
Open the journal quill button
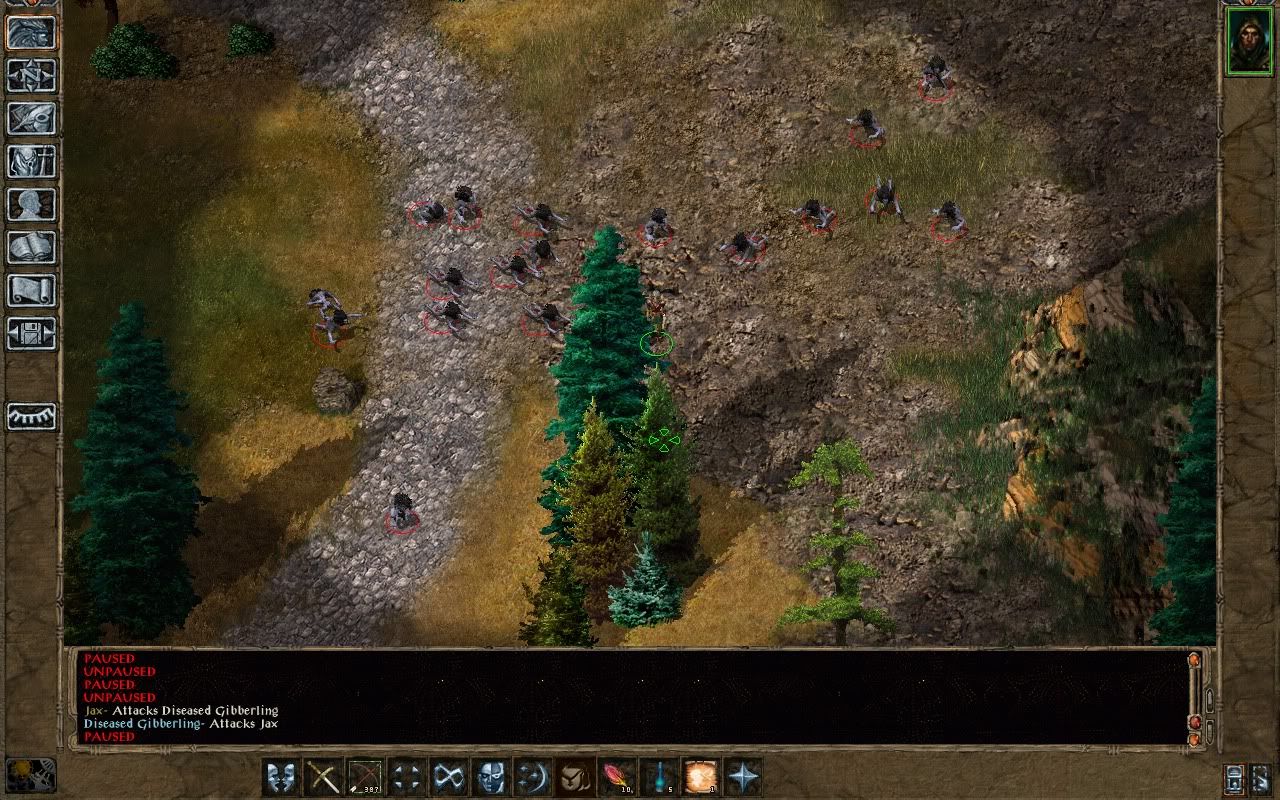[x=31, y=119]
